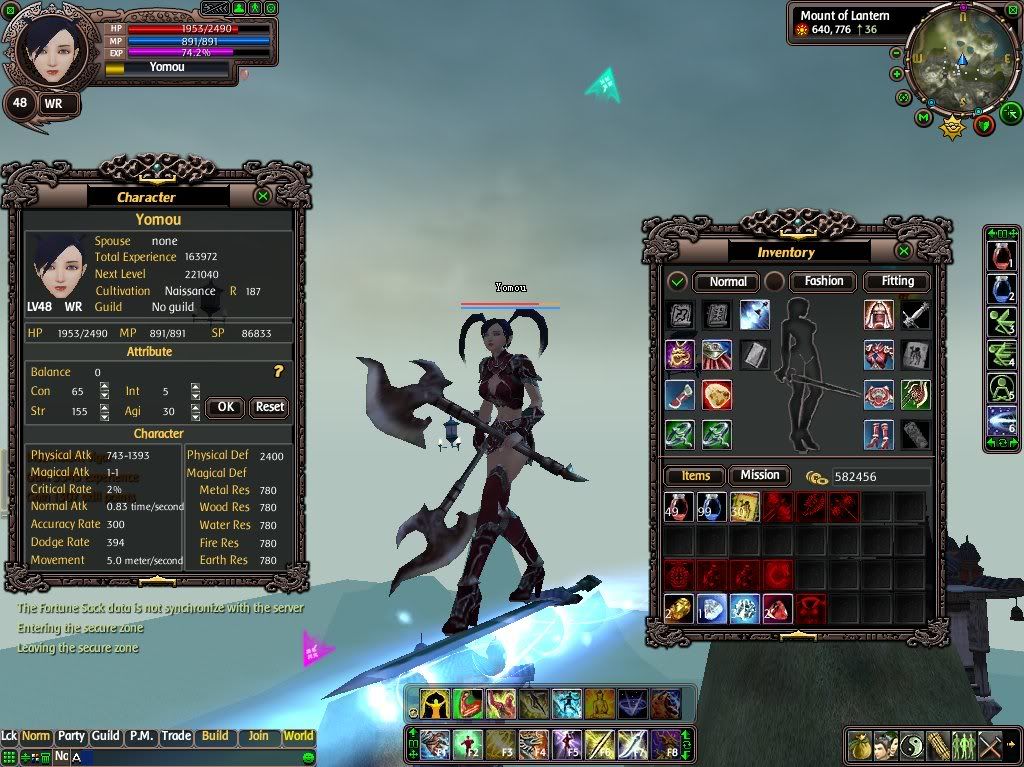Click the attribute help question mark
The height and width of the screenshot is (767, 1024).
click(x=279, y=371)
